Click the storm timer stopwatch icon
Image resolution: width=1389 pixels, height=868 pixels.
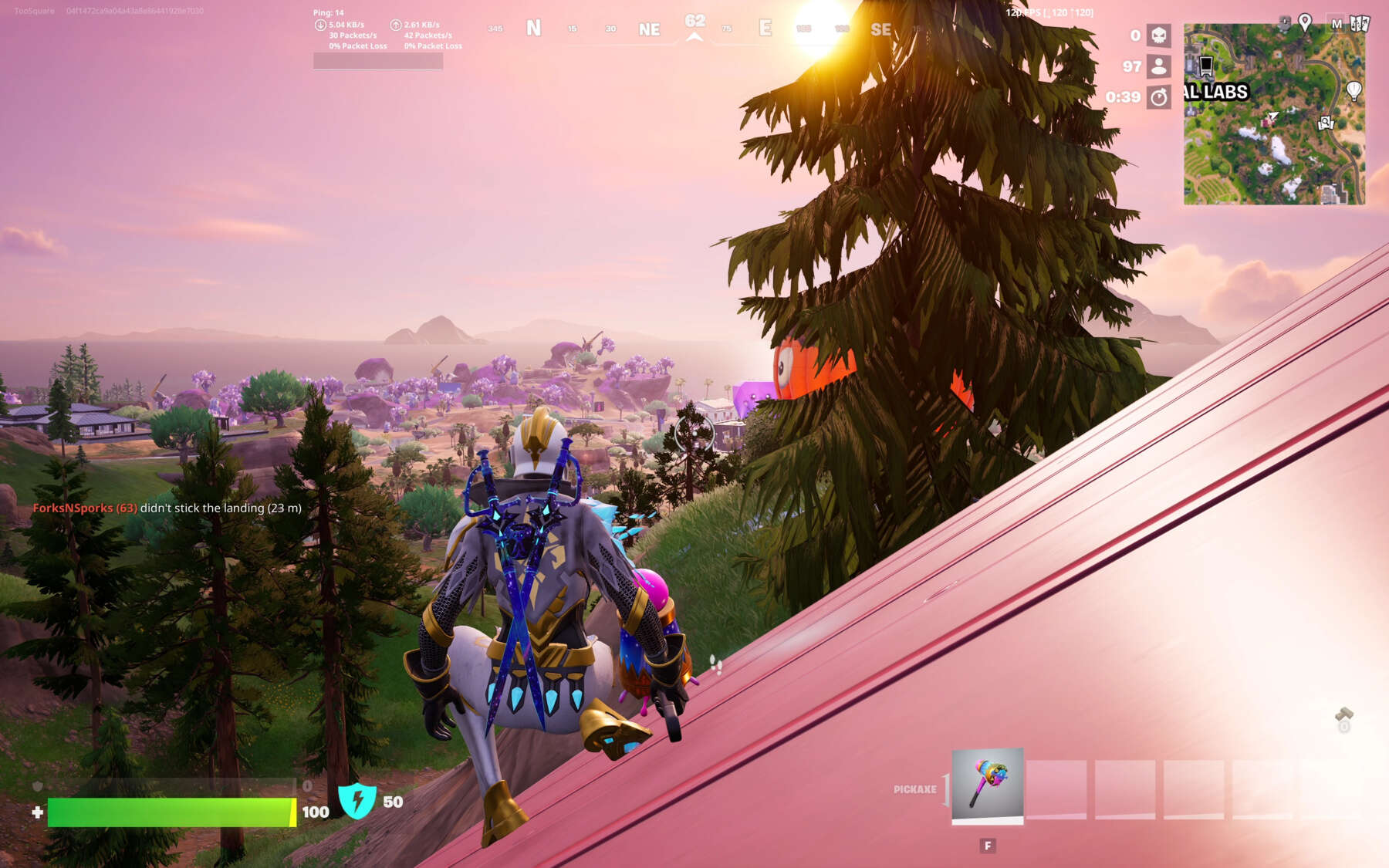(1159, 96)
